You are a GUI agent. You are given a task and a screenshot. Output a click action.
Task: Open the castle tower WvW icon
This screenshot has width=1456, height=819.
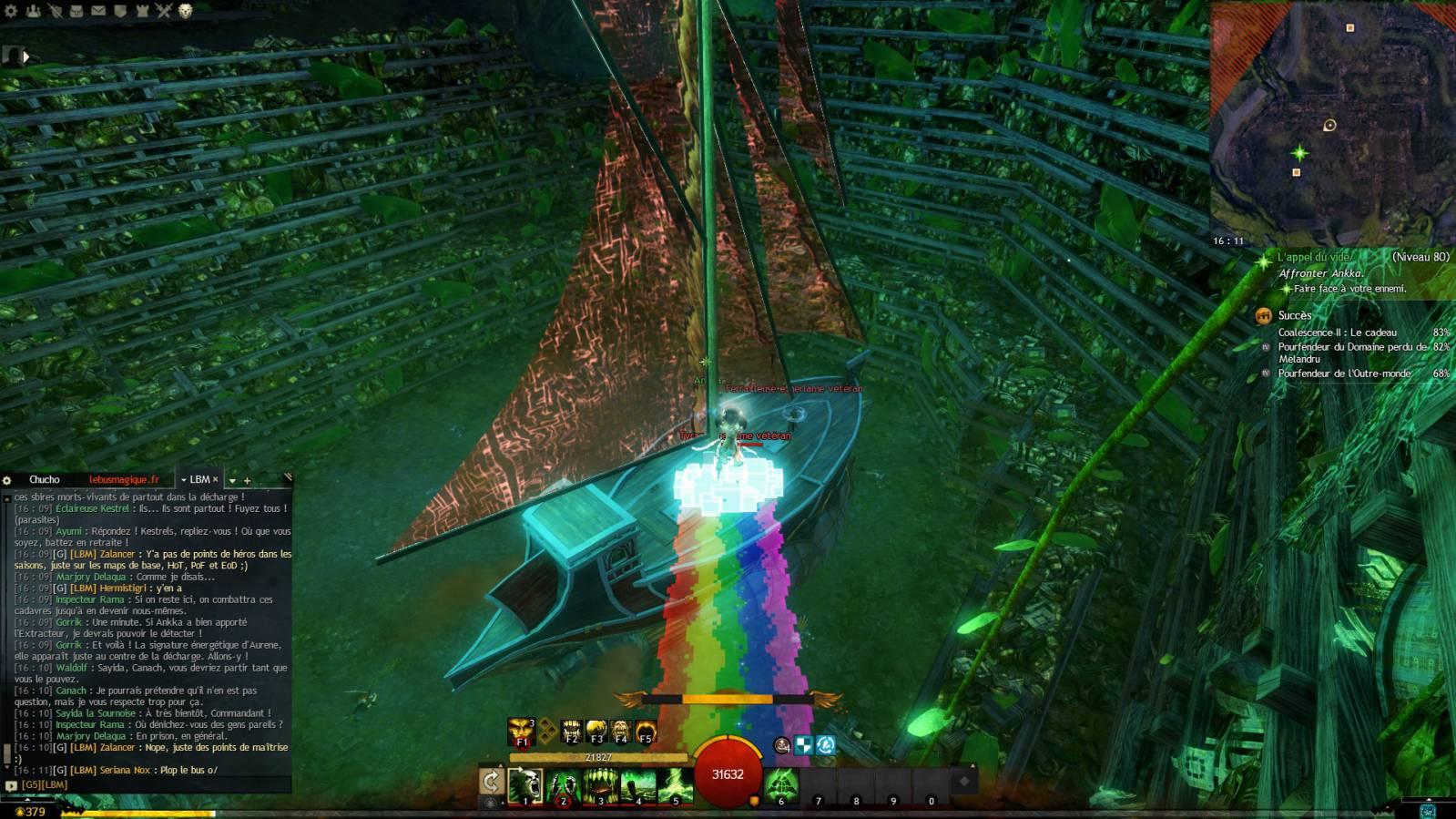[x=142, y=11]
